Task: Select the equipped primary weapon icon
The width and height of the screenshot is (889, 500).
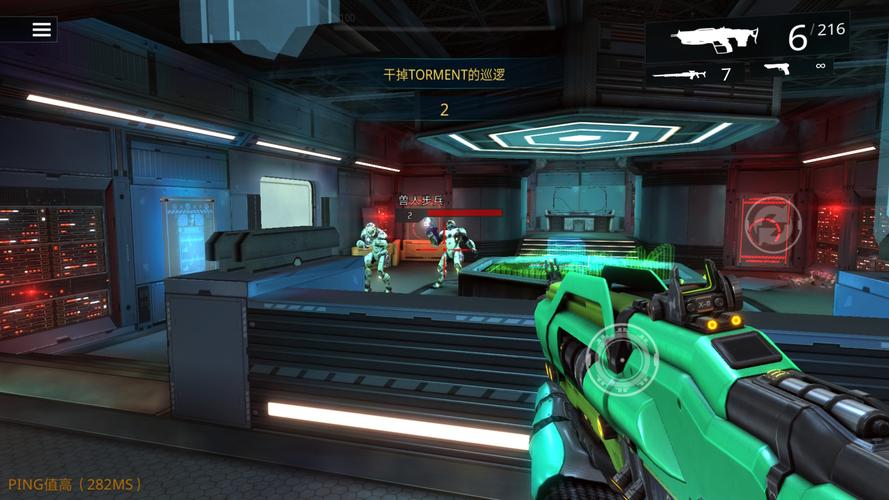Action: pos(717,39)
